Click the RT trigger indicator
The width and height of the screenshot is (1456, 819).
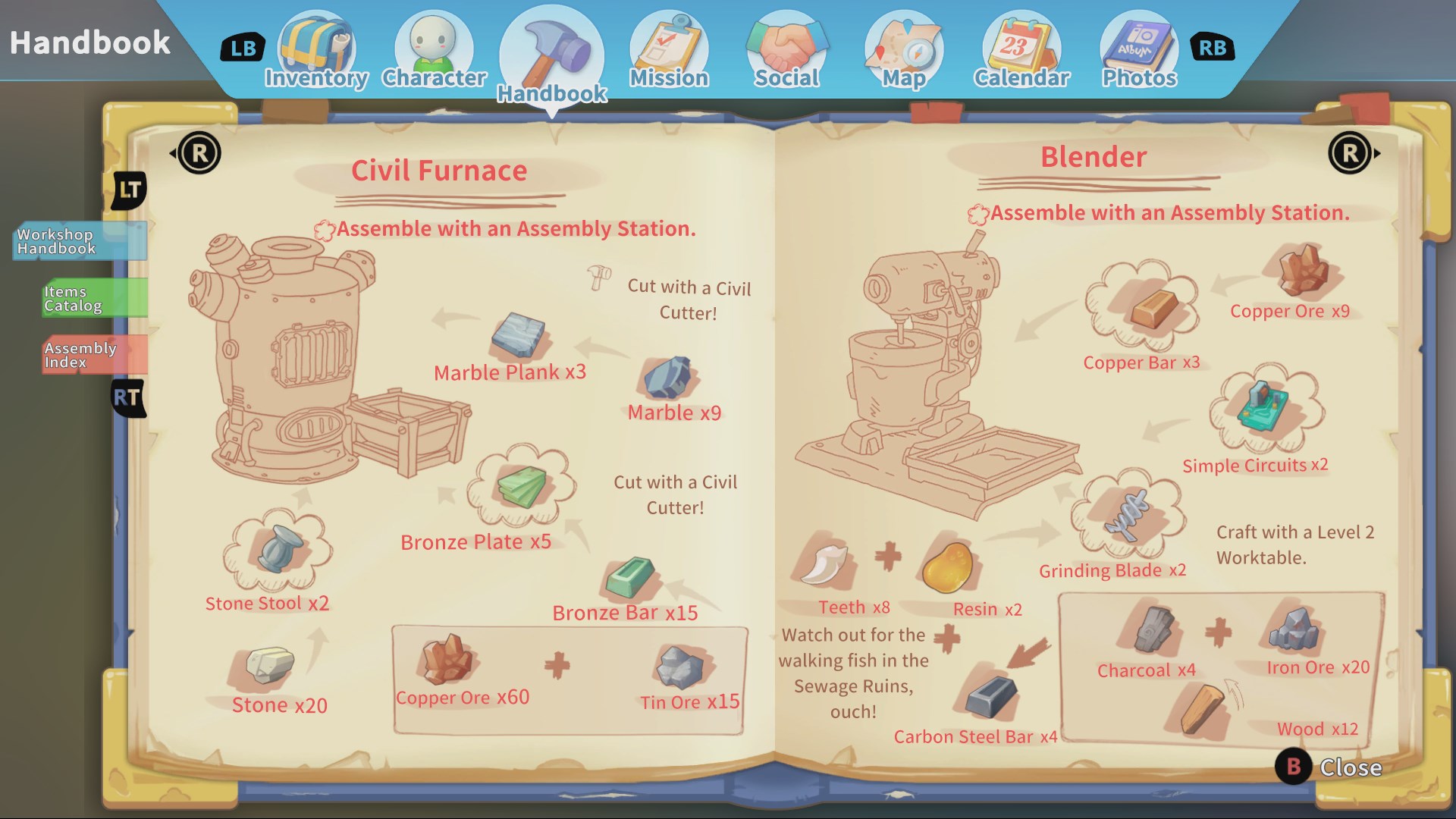tap(127, 397)
